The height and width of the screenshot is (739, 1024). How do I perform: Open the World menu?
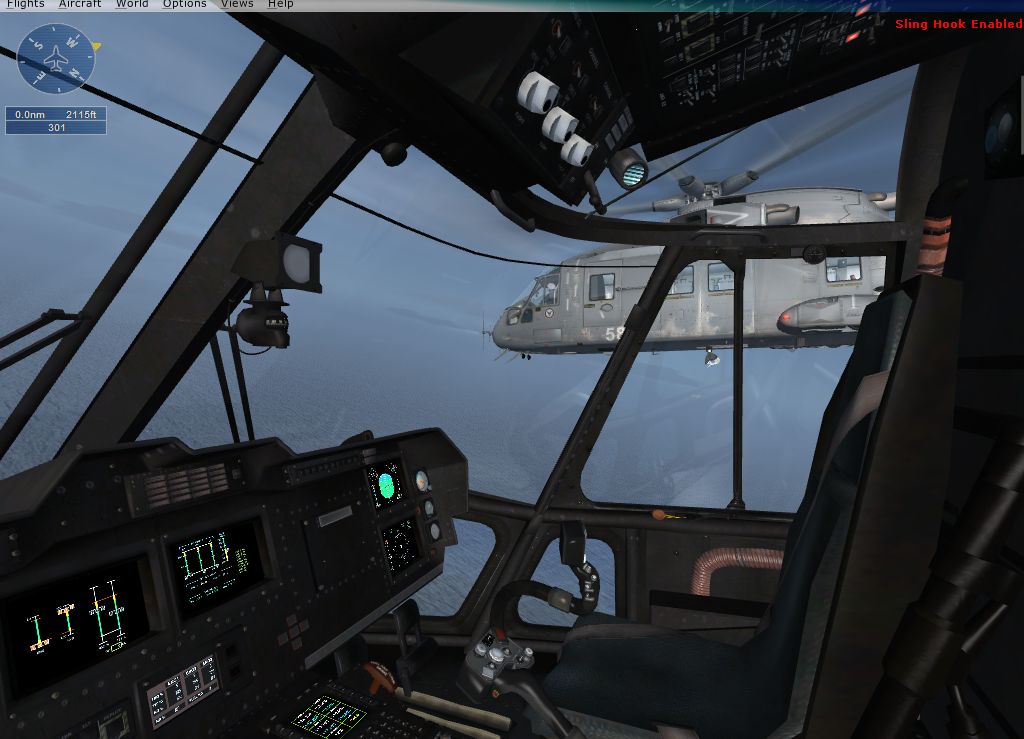point(132,4)
